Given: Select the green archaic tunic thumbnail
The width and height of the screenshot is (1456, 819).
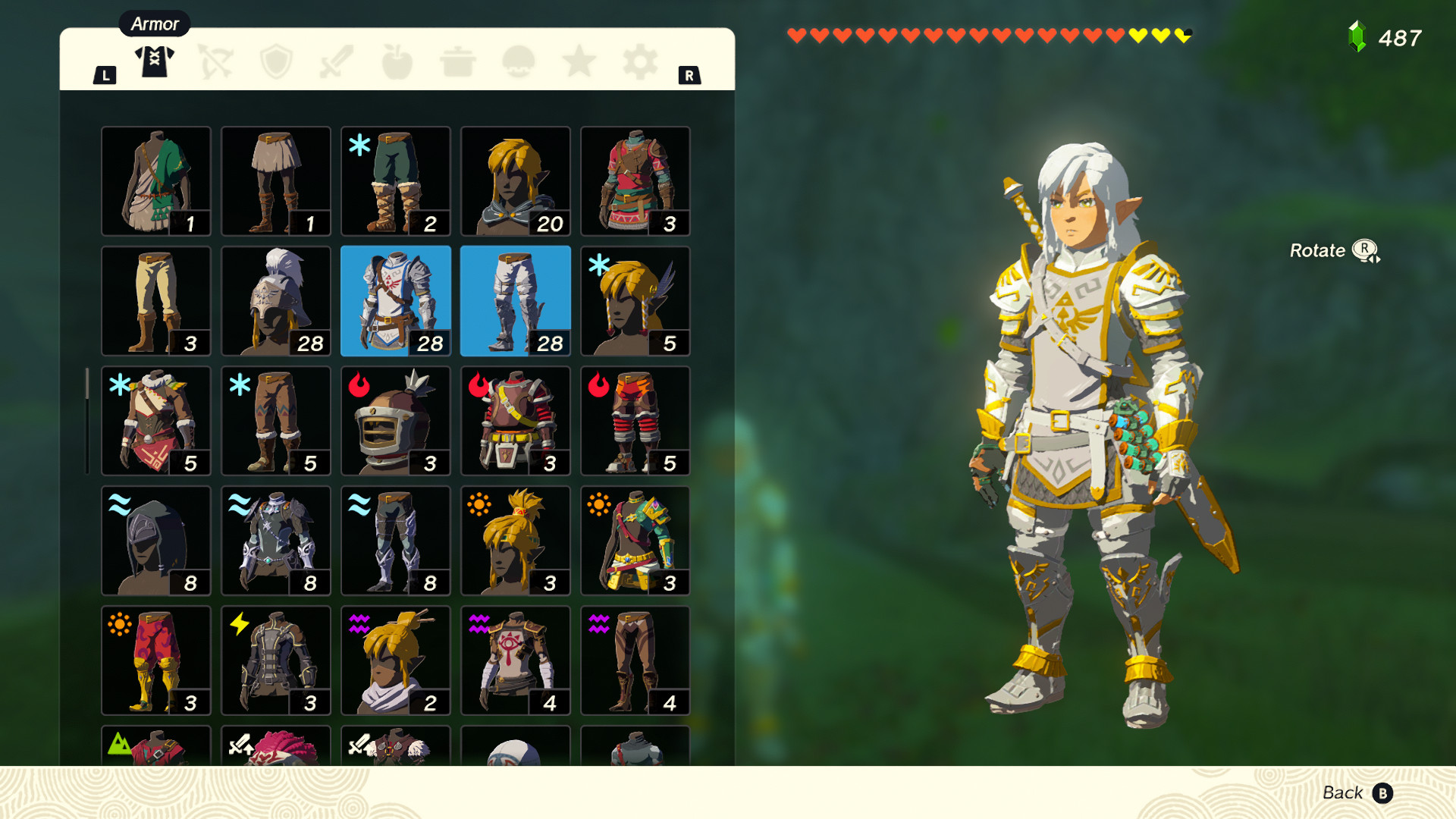Looking at the screenshot, I should click(155, 180).
